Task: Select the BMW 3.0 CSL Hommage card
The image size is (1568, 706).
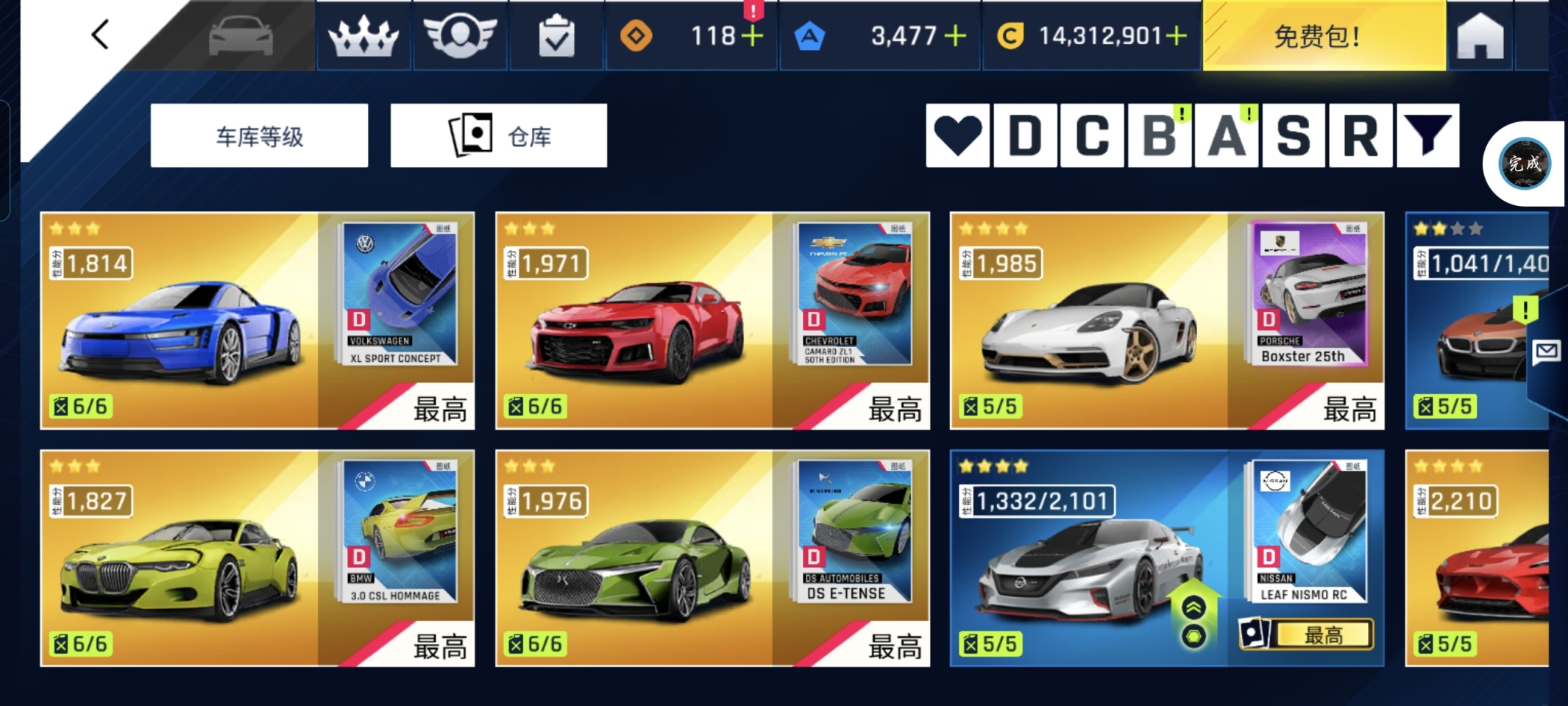Action: click(x=257, y=558)
